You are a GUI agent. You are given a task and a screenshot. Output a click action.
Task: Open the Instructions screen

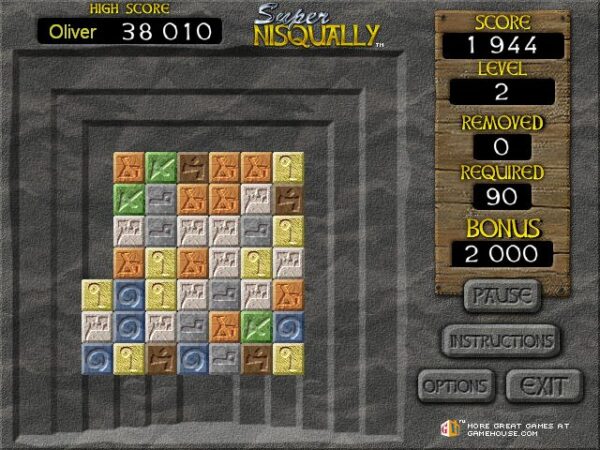[x=500, y=340]
